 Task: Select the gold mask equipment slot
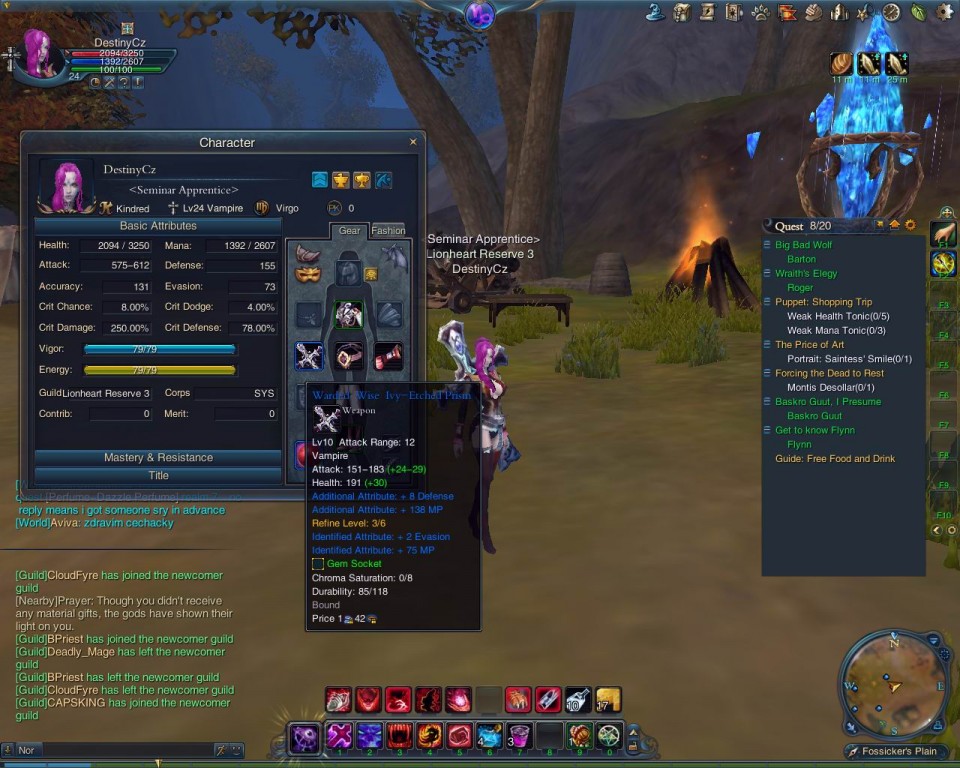308,274
